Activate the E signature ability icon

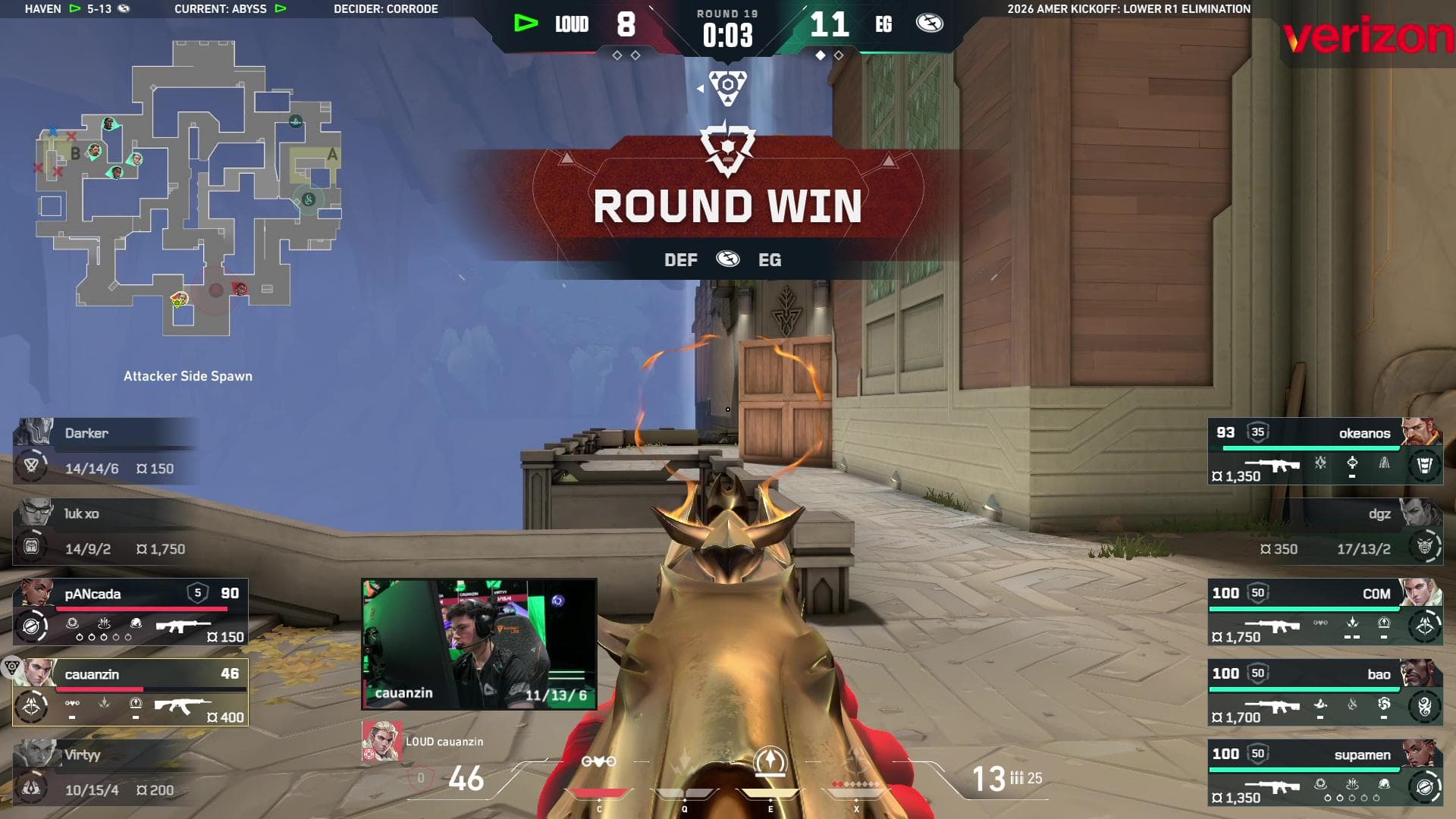(x=770, y=762)
